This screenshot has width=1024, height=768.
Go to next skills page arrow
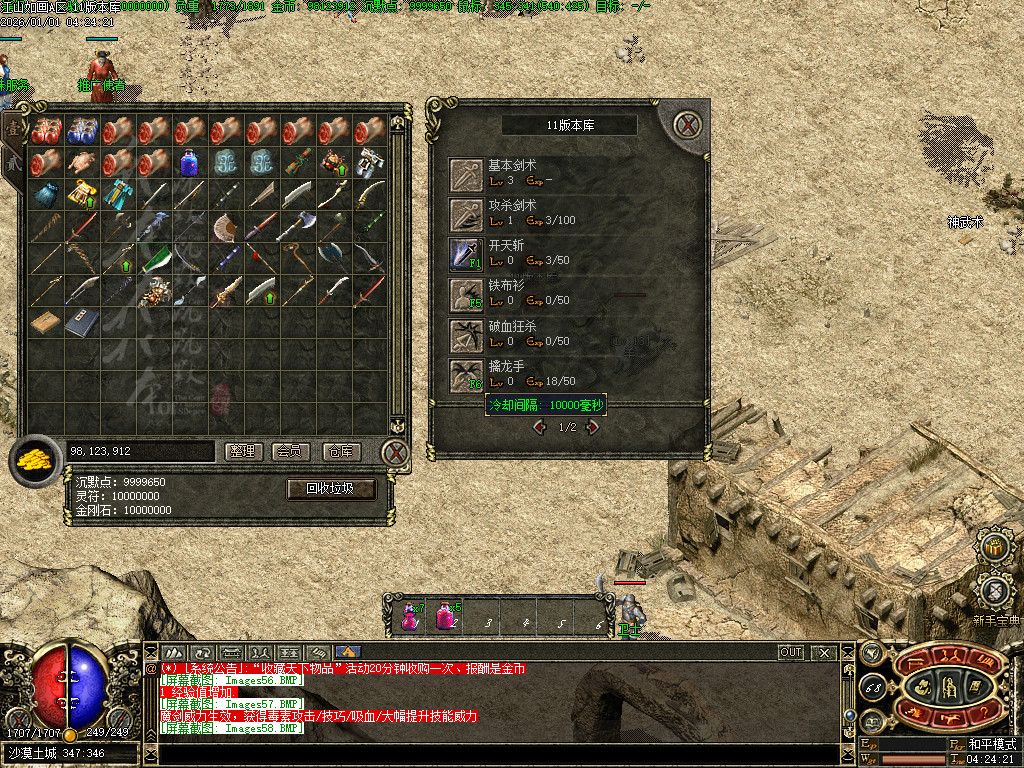click(593, 427)
